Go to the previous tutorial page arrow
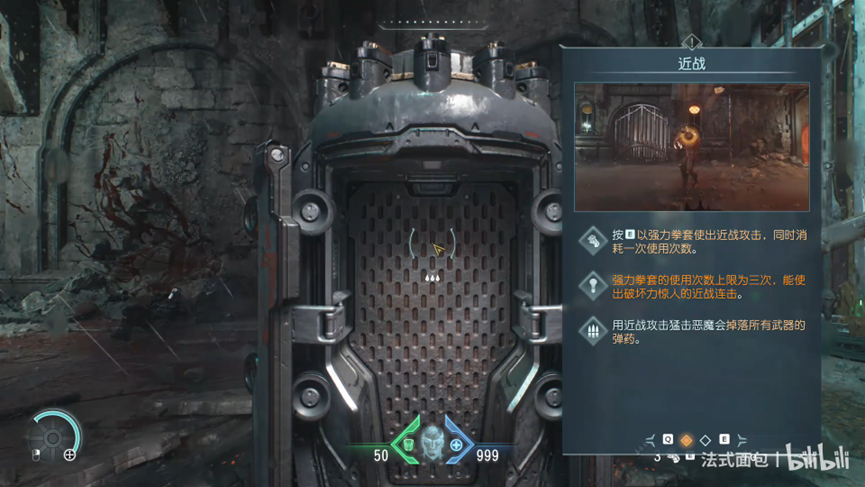The height and width of the screenshot is (487, 865). tap(651, 440)
